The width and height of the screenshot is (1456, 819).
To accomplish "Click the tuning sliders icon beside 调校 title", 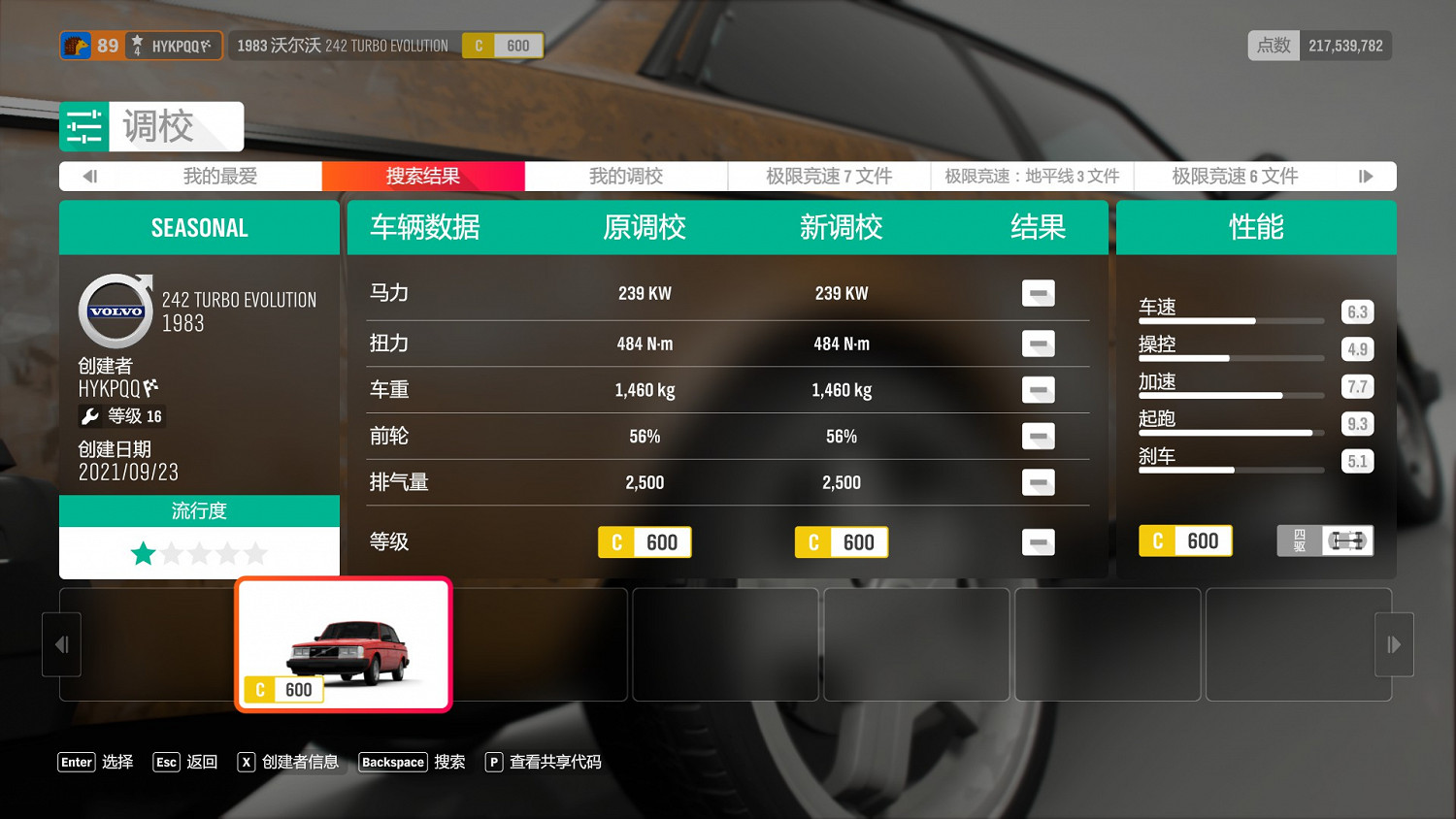I will point(83,126).
